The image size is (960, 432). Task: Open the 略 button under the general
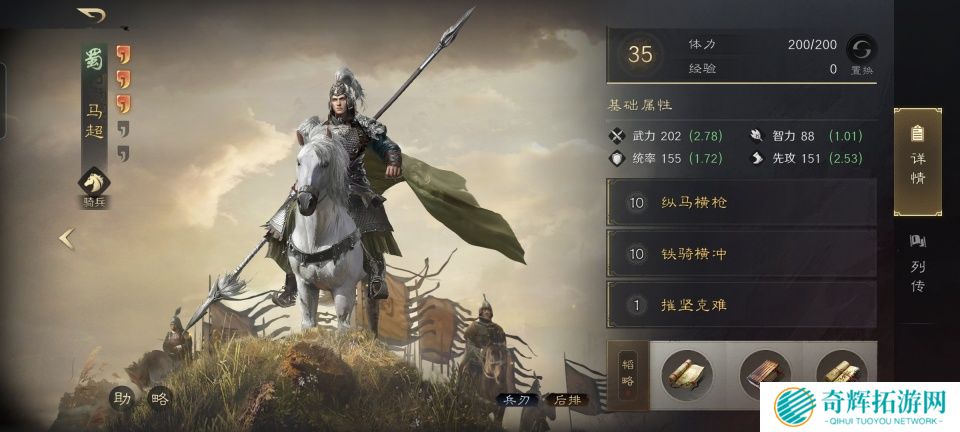tap(159, 397)
